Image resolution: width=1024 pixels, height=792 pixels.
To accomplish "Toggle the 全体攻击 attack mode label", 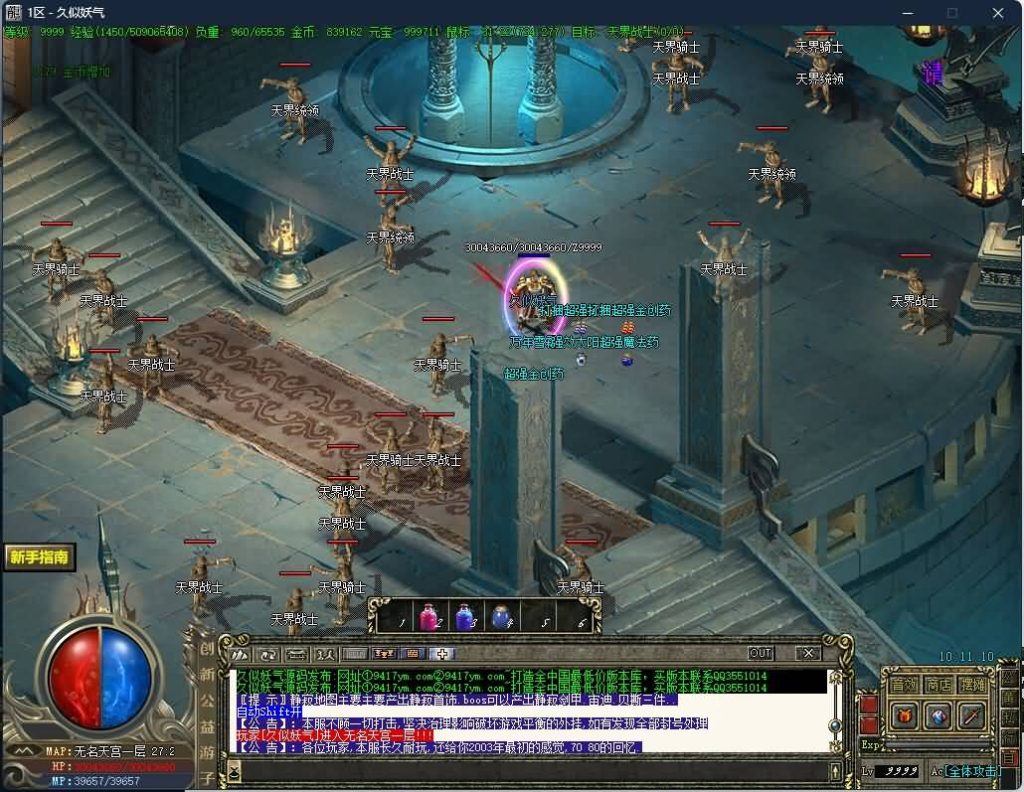I will 972,771.
